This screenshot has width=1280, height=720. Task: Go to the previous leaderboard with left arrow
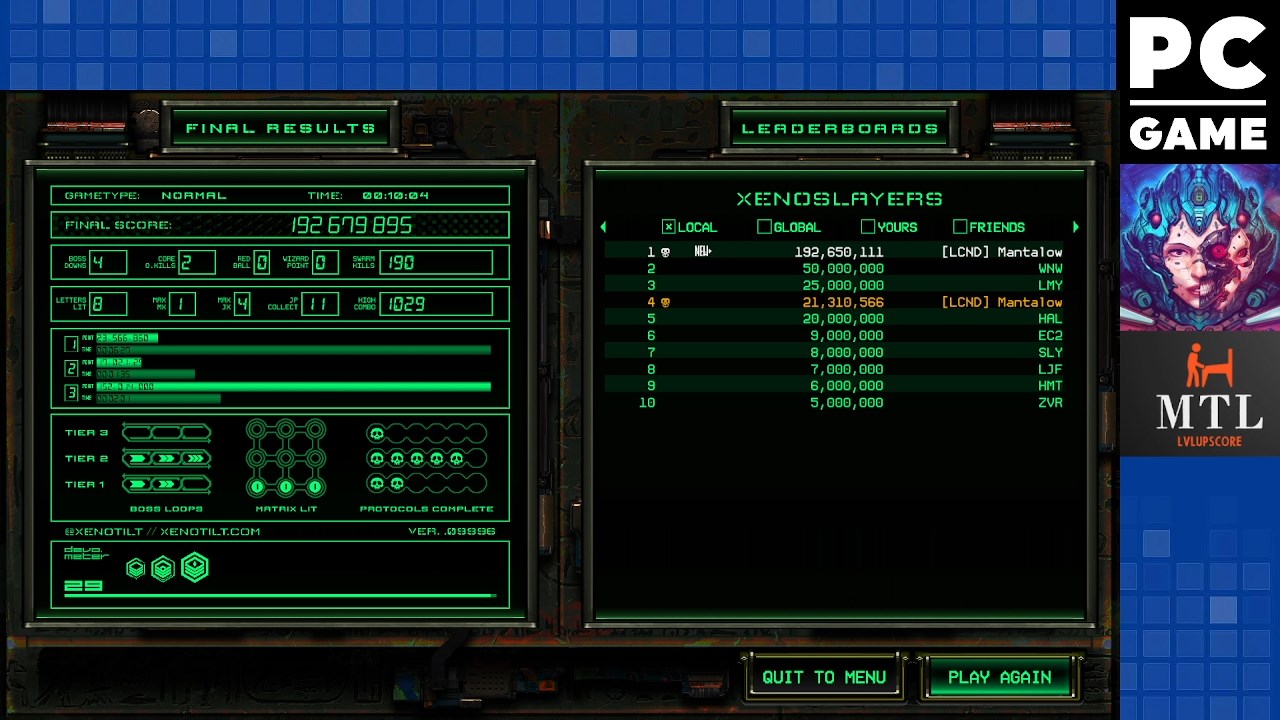click(x=603, y=227)
